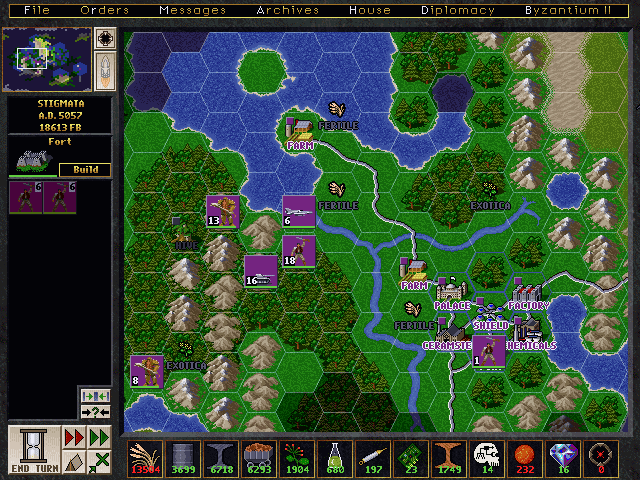Click the rocket launch-to-space button
This screenshot has height=480, width=640.
pos(105,71)
